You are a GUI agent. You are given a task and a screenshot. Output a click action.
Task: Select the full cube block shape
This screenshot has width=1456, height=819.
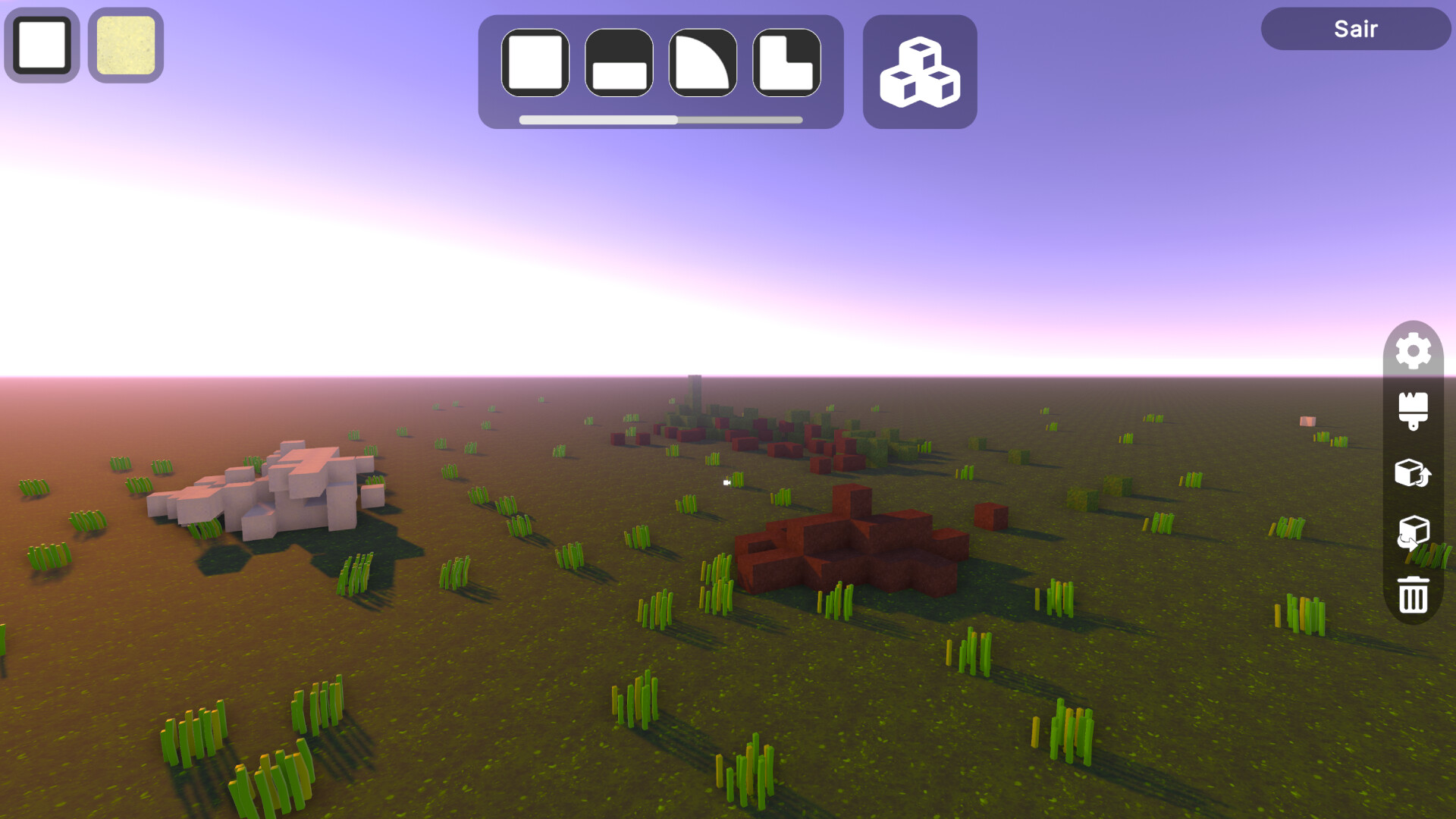click(535, 64)
